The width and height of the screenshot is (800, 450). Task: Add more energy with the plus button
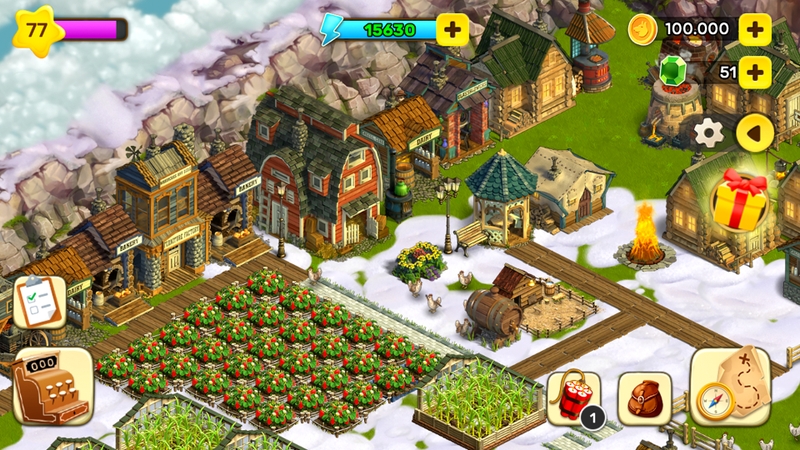click(x=453, y=29)
